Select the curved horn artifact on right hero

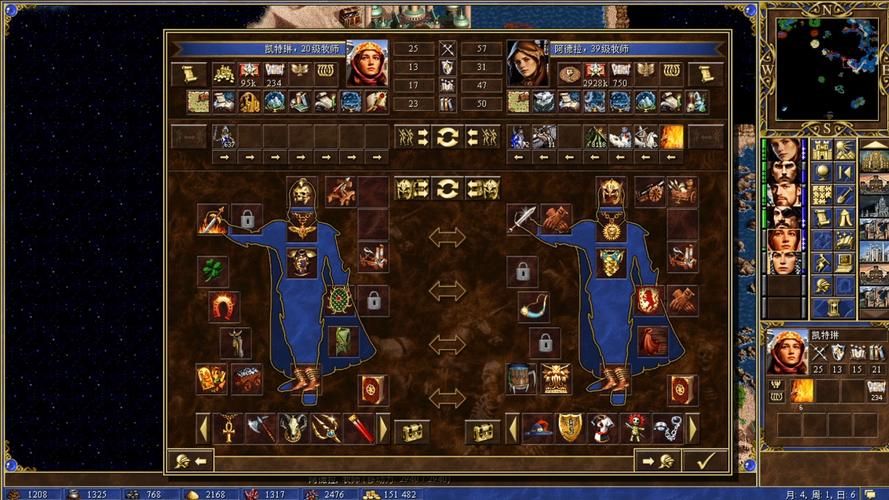coord(533,306)
